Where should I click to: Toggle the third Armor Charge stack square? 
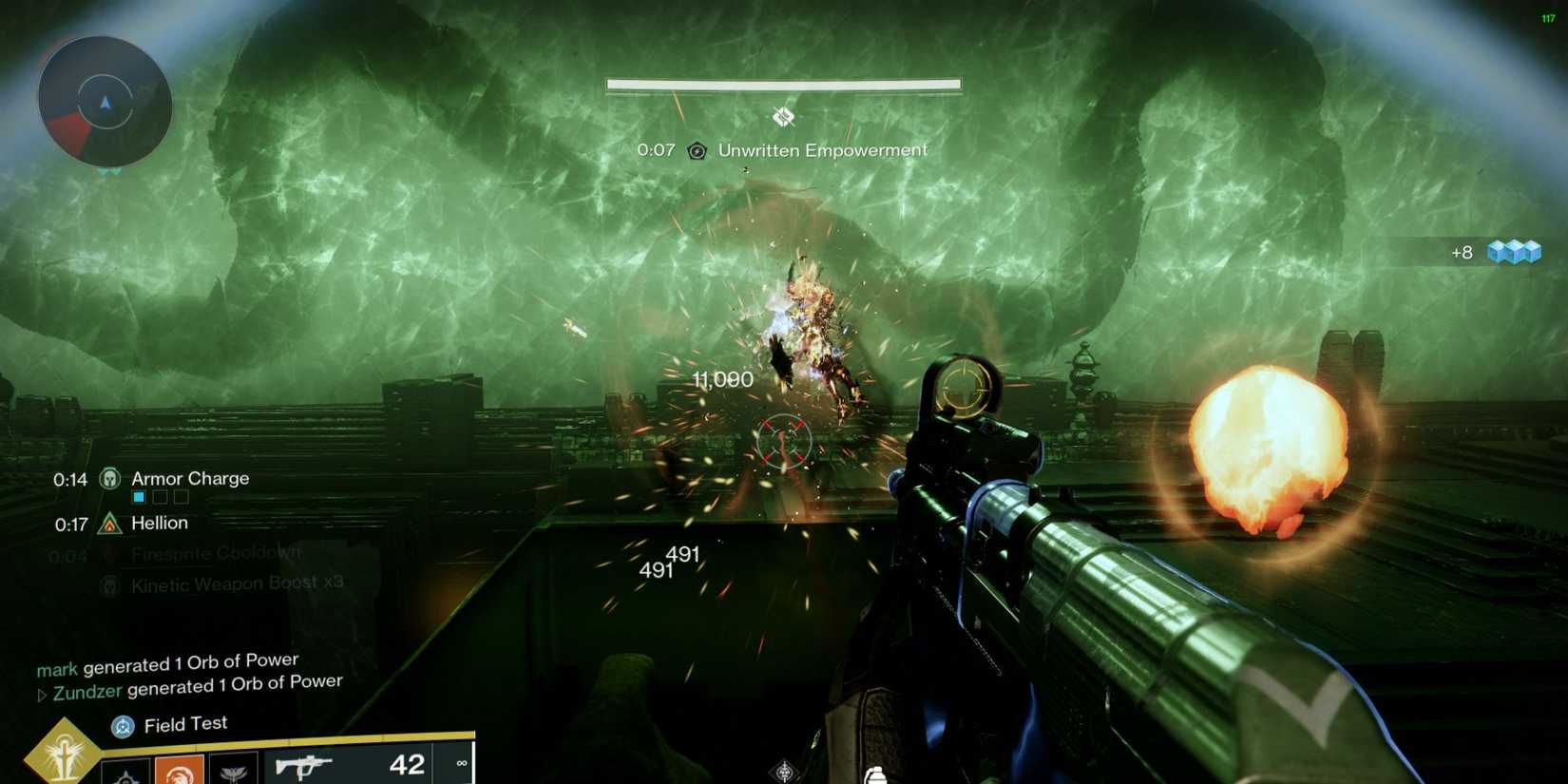pos(182,497)
